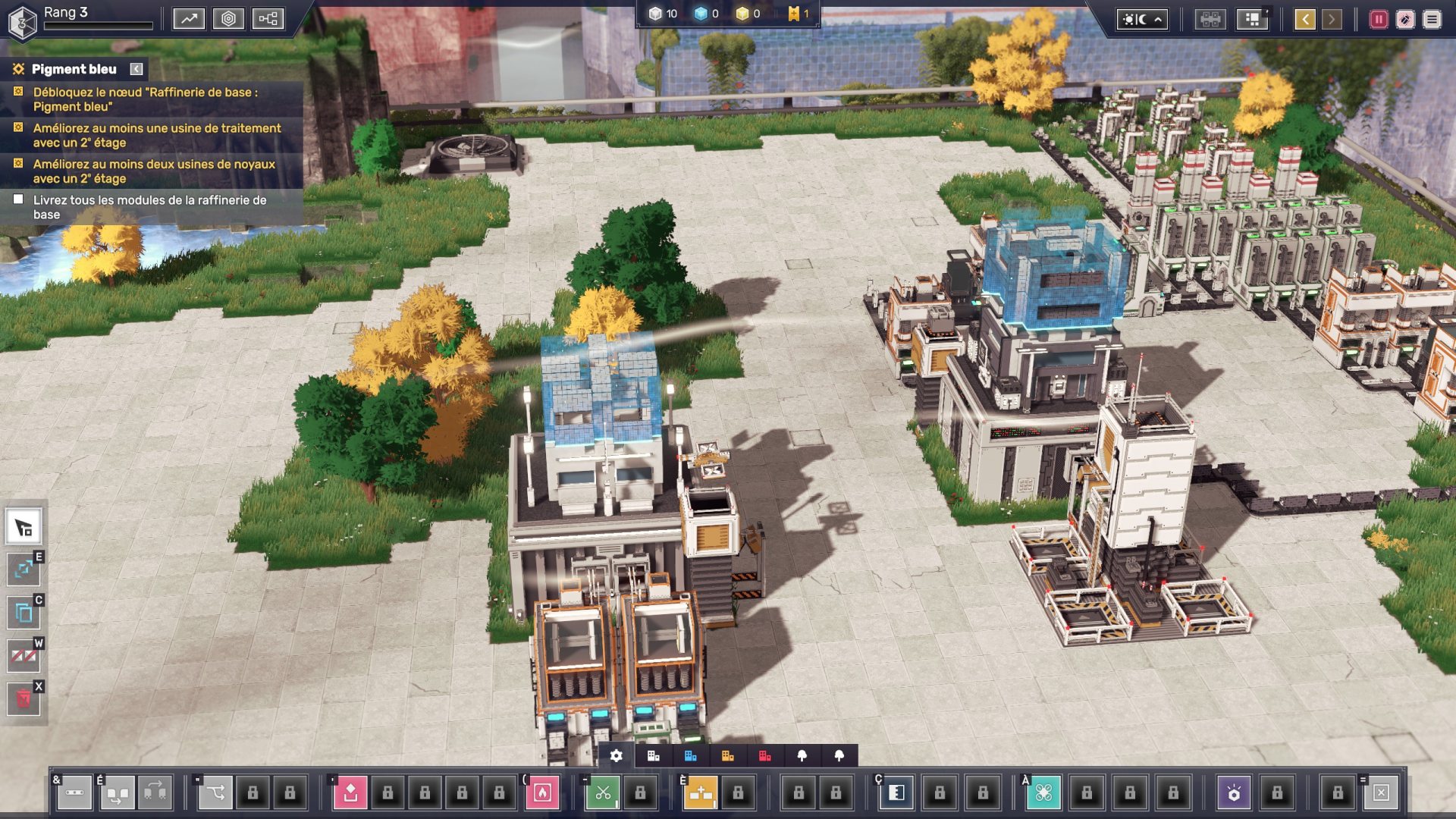The image size is (1456, 819).
Task: Select the conveyor belt building
Action: [74, 792]
